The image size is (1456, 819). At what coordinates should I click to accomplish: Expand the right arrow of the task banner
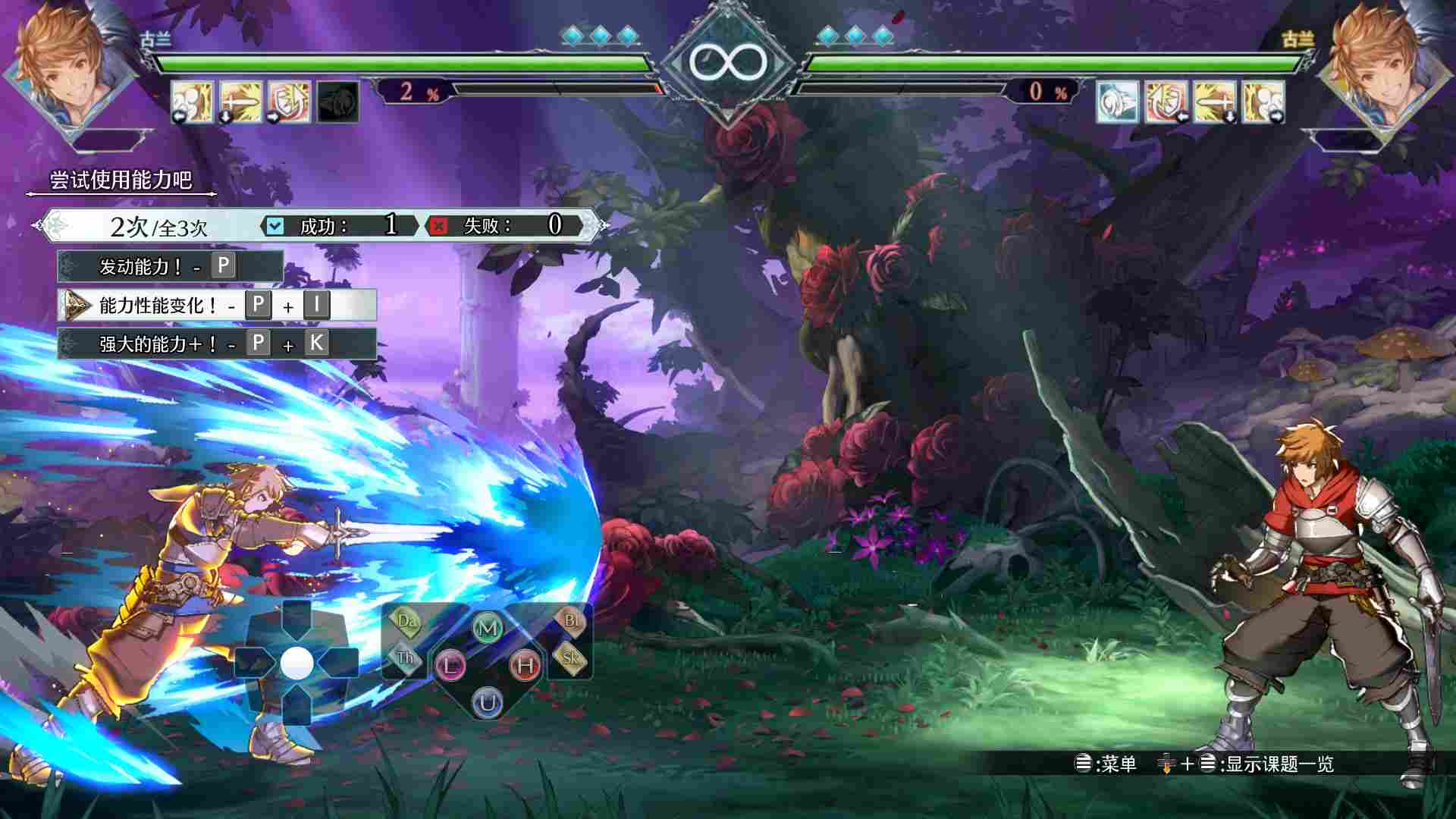pyautogui.click(x=599, y=224)
